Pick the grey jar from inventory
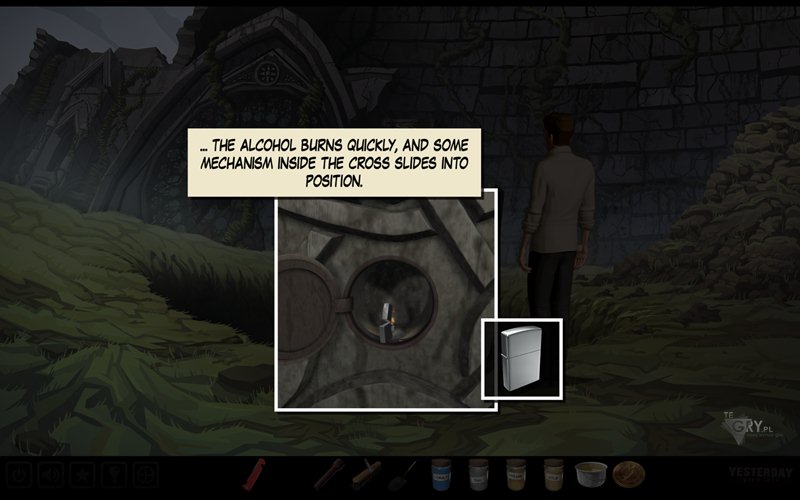The image size is (800, 500). [x=478, y=473]
